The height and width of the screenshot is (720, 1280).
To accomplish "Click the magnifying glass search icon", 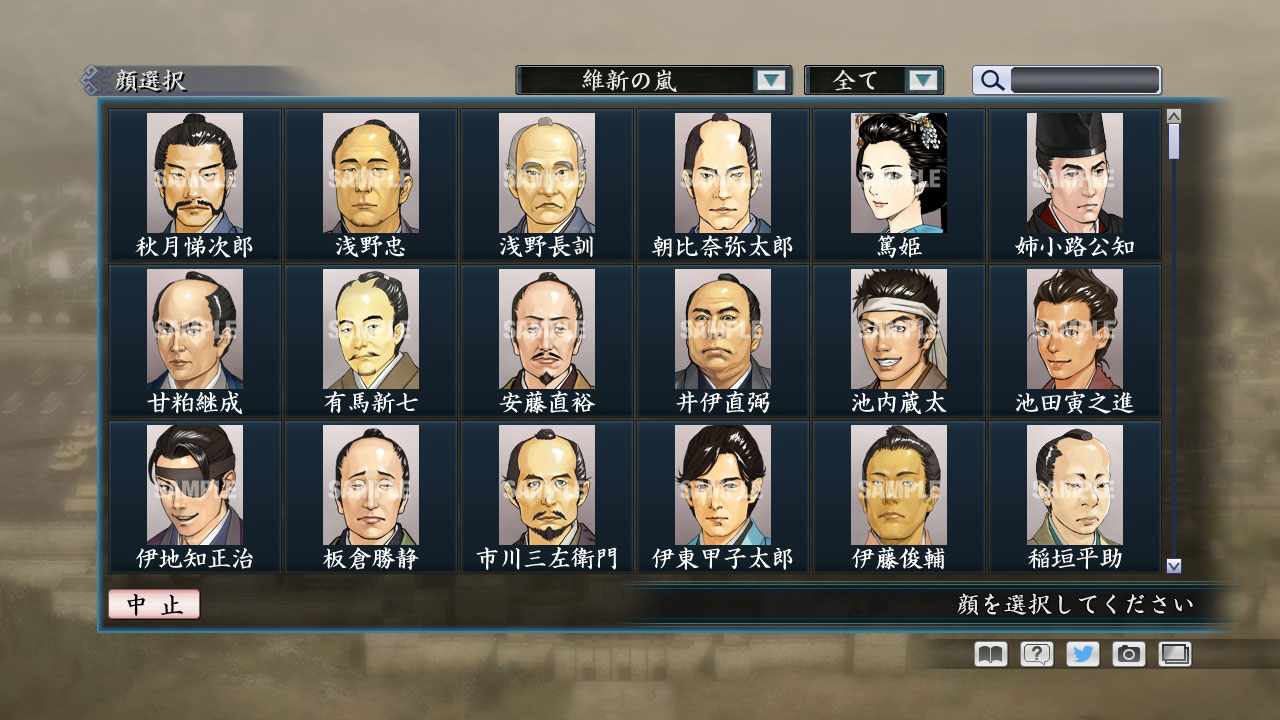I will [991, 80].
